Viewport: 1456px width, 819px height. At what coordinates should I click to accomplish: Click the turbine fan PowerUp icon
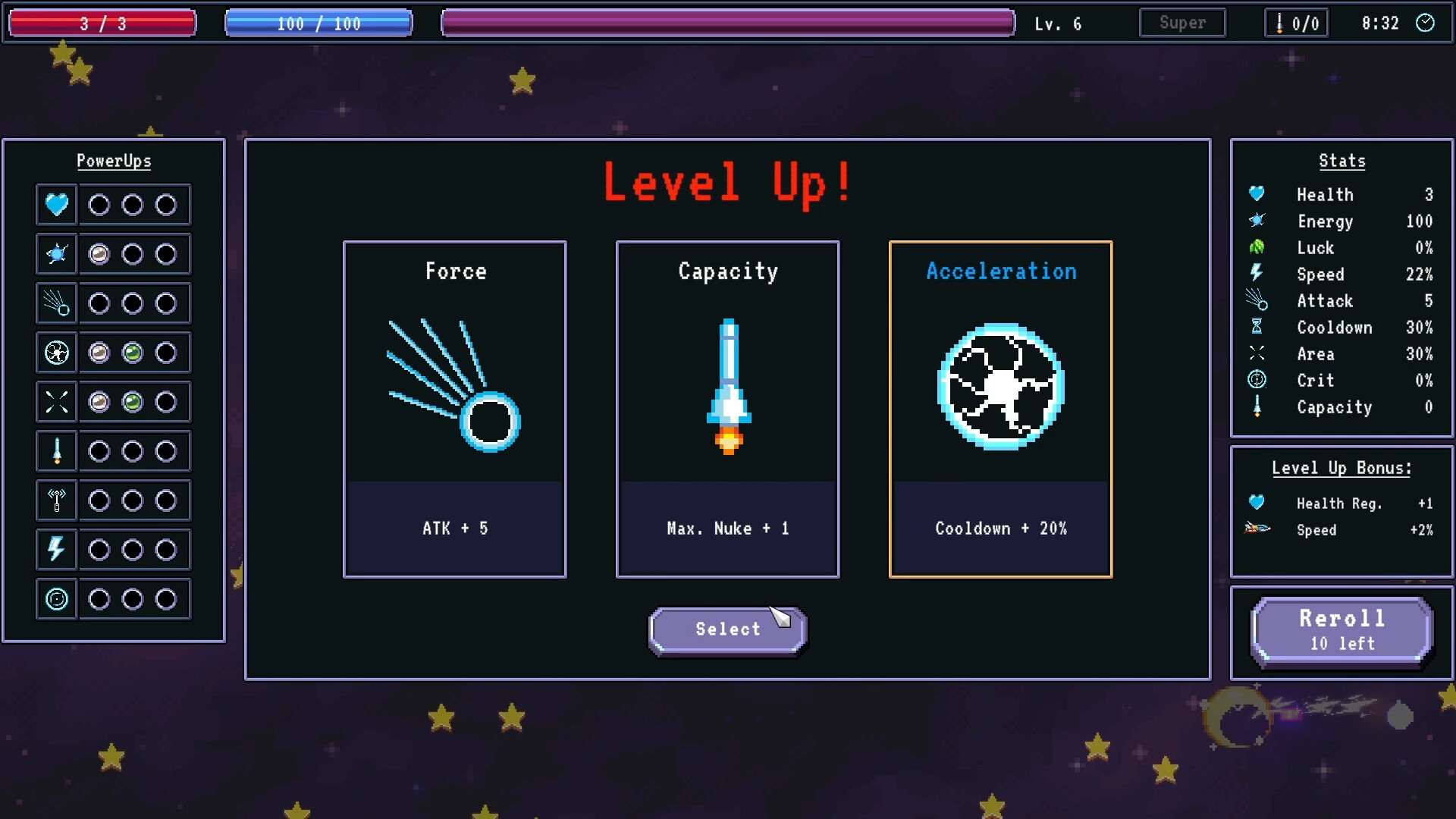tap(57, 353)
